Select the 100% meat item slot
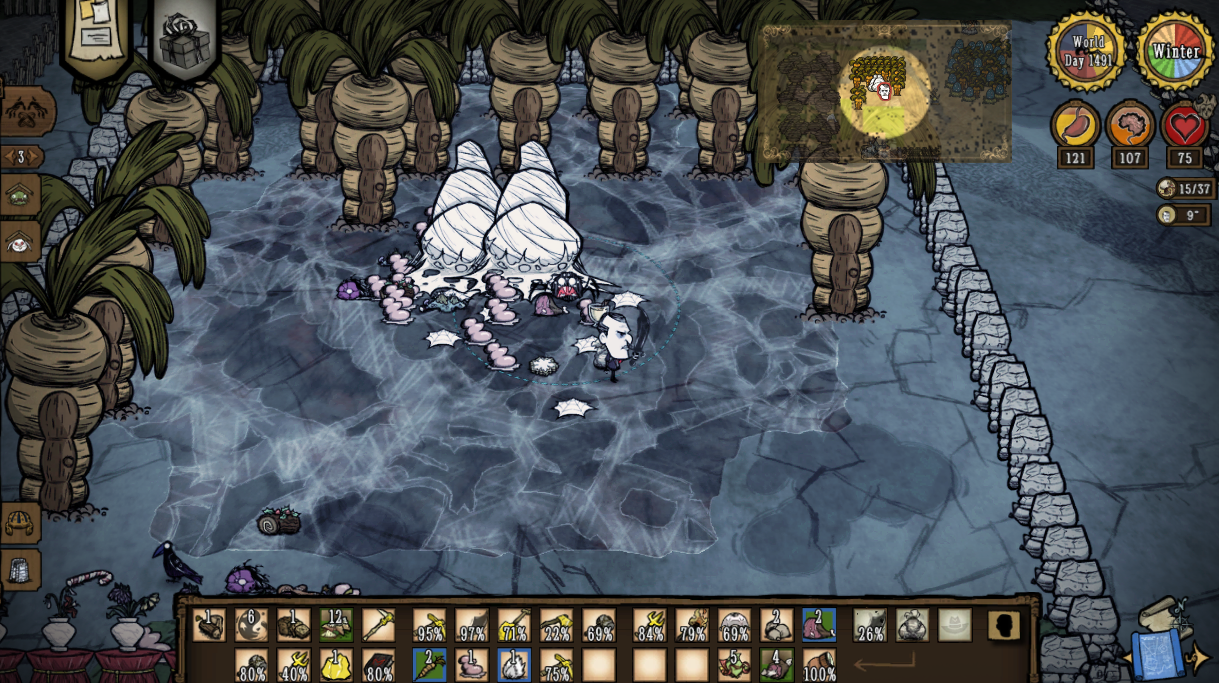The height and width of the screenshot is (683, 1219). [x=819, y=665]
